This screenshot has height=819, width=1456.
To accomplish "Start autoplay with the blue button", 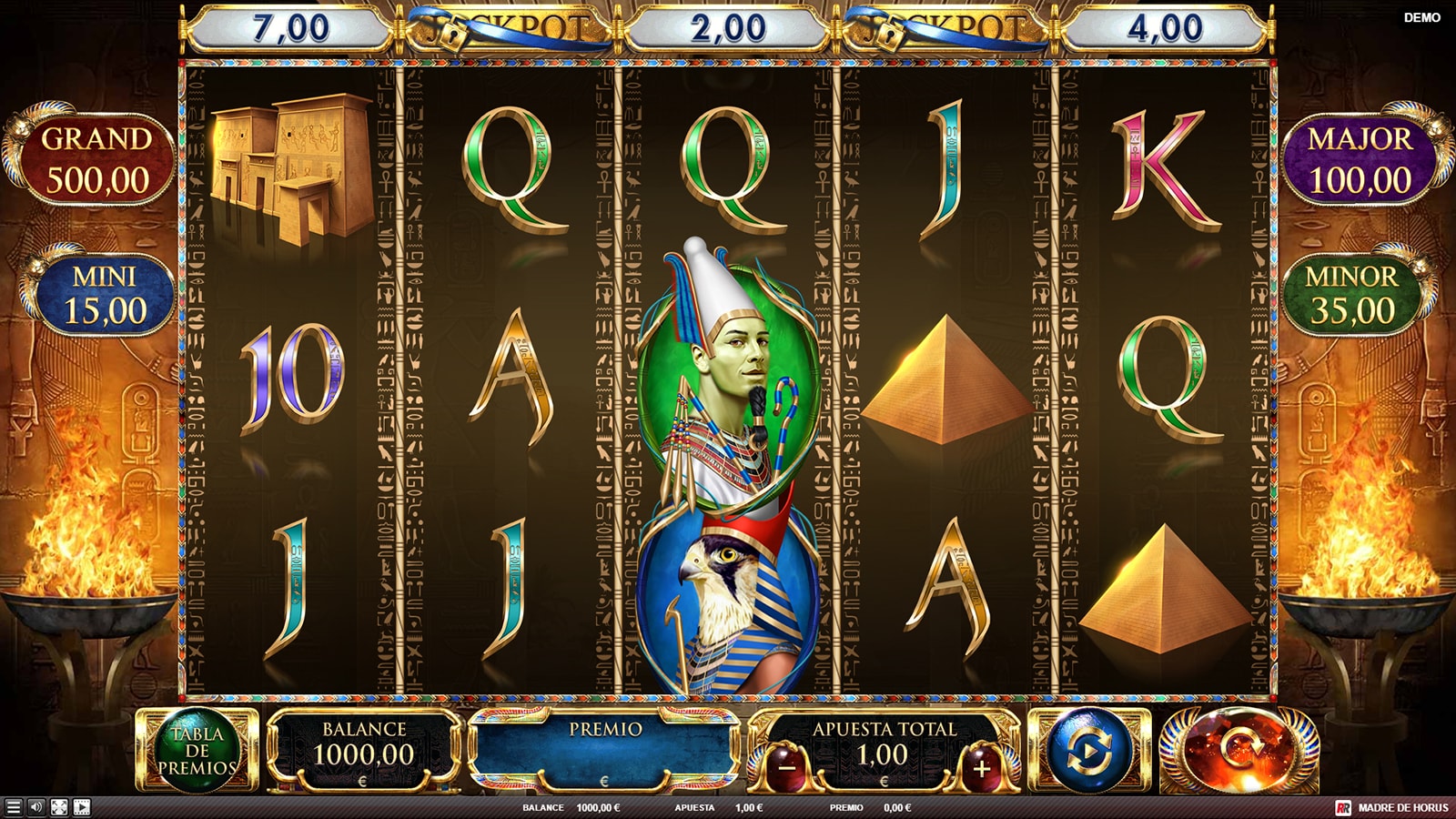I will click(x=1089, y=752).
